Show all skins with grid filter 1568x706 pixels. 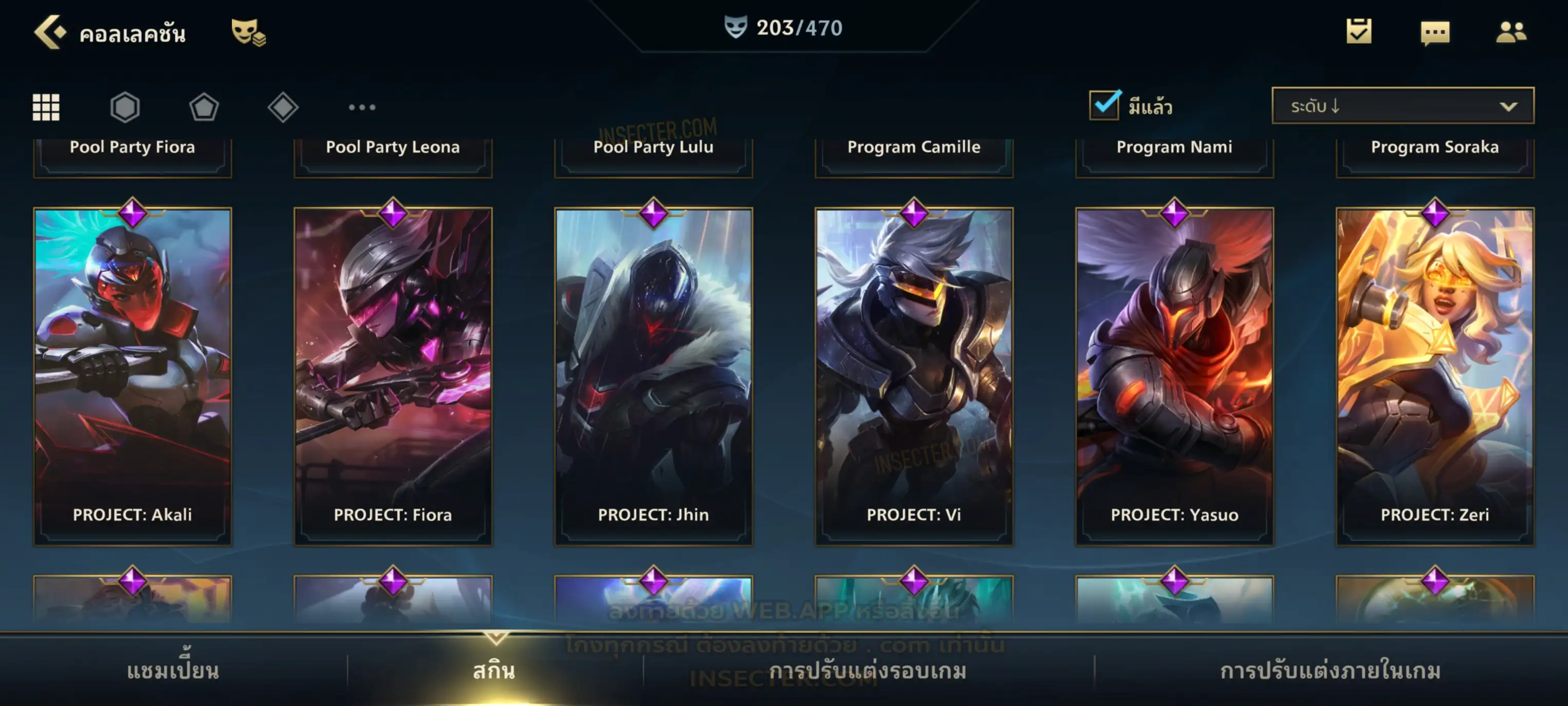46,107
